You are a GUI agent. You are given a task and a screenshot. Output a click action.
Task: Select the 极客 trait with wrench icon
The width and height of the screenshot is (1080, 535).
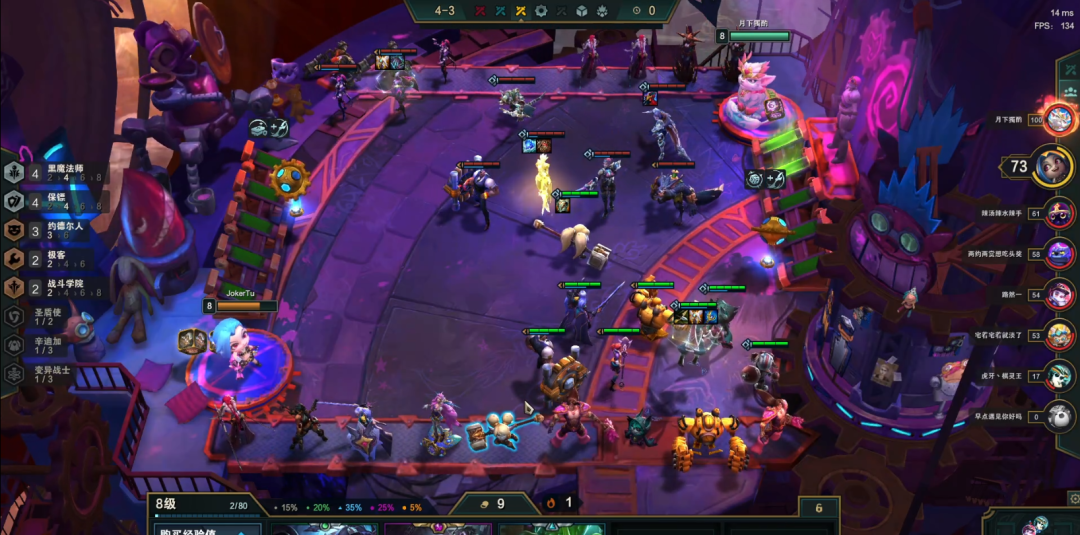[50, 258]
